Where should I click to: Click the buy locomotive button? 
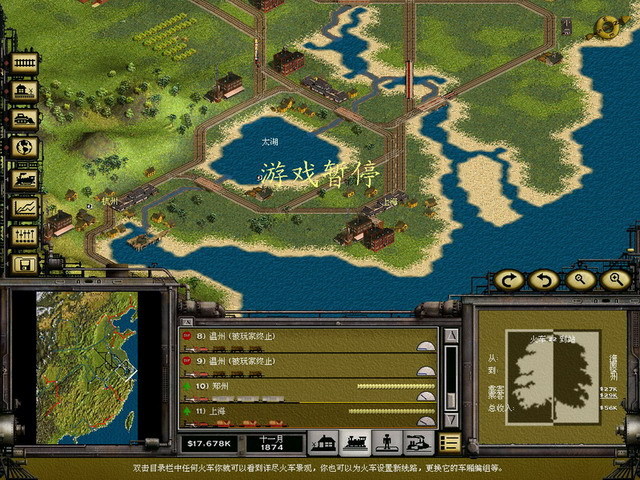tap(24, 177)
